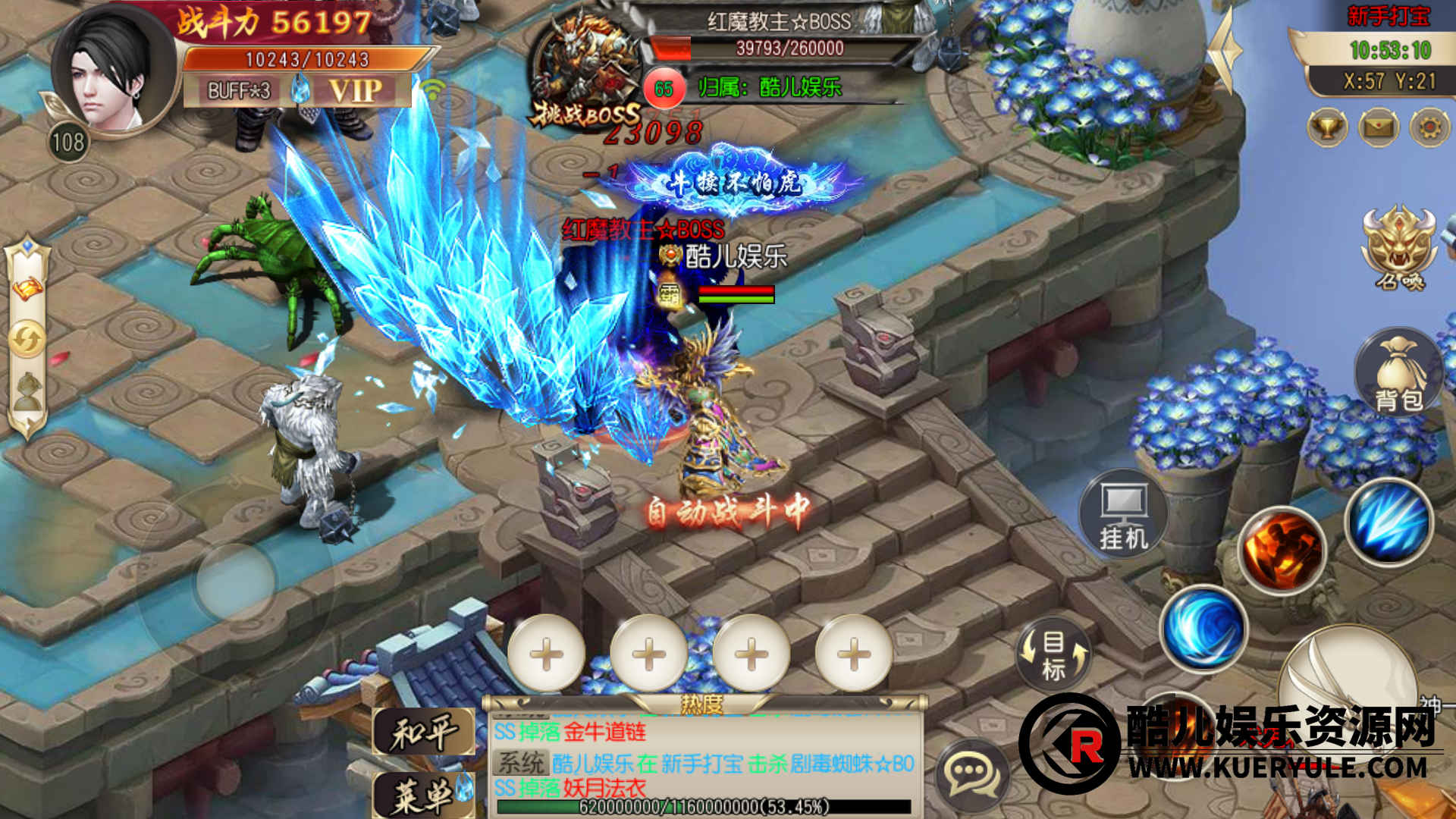1456x819 pixels.
Task: Open the VIP menu
Action: point(355,91)
